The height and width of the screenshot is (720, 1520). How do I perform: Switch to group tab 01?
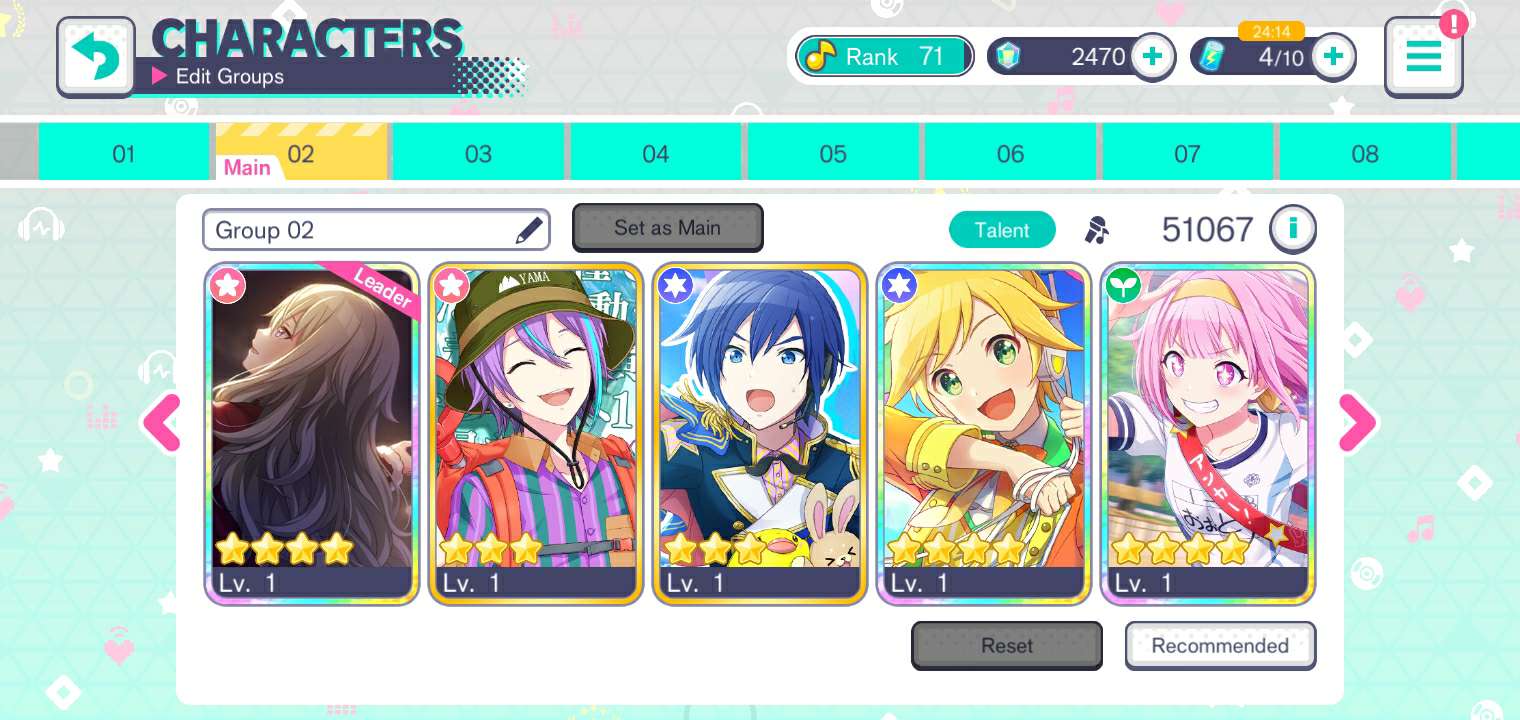coord(124,154)
